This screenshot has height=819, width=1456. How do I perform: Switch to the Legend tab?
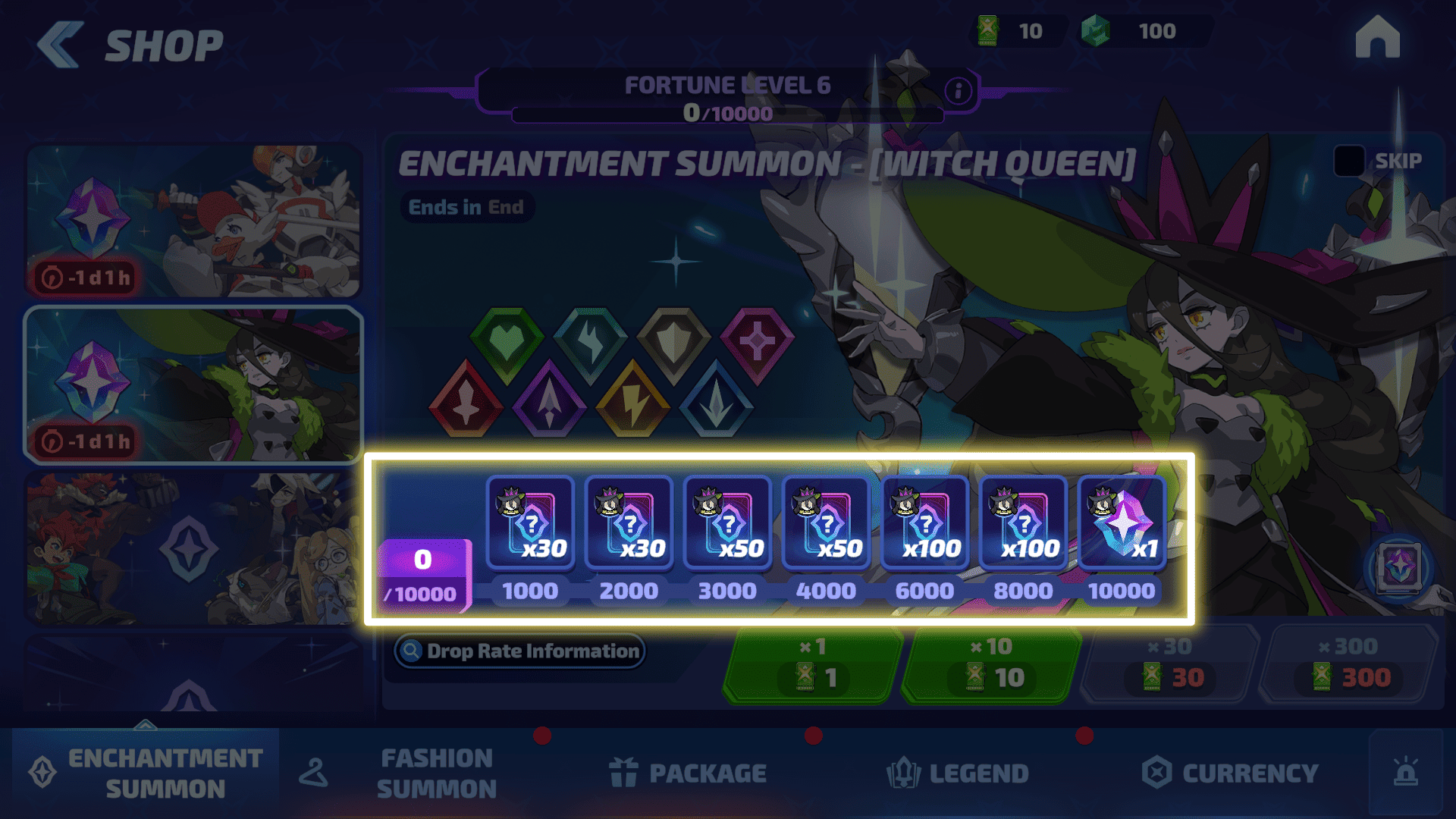(x=958, y=773)
